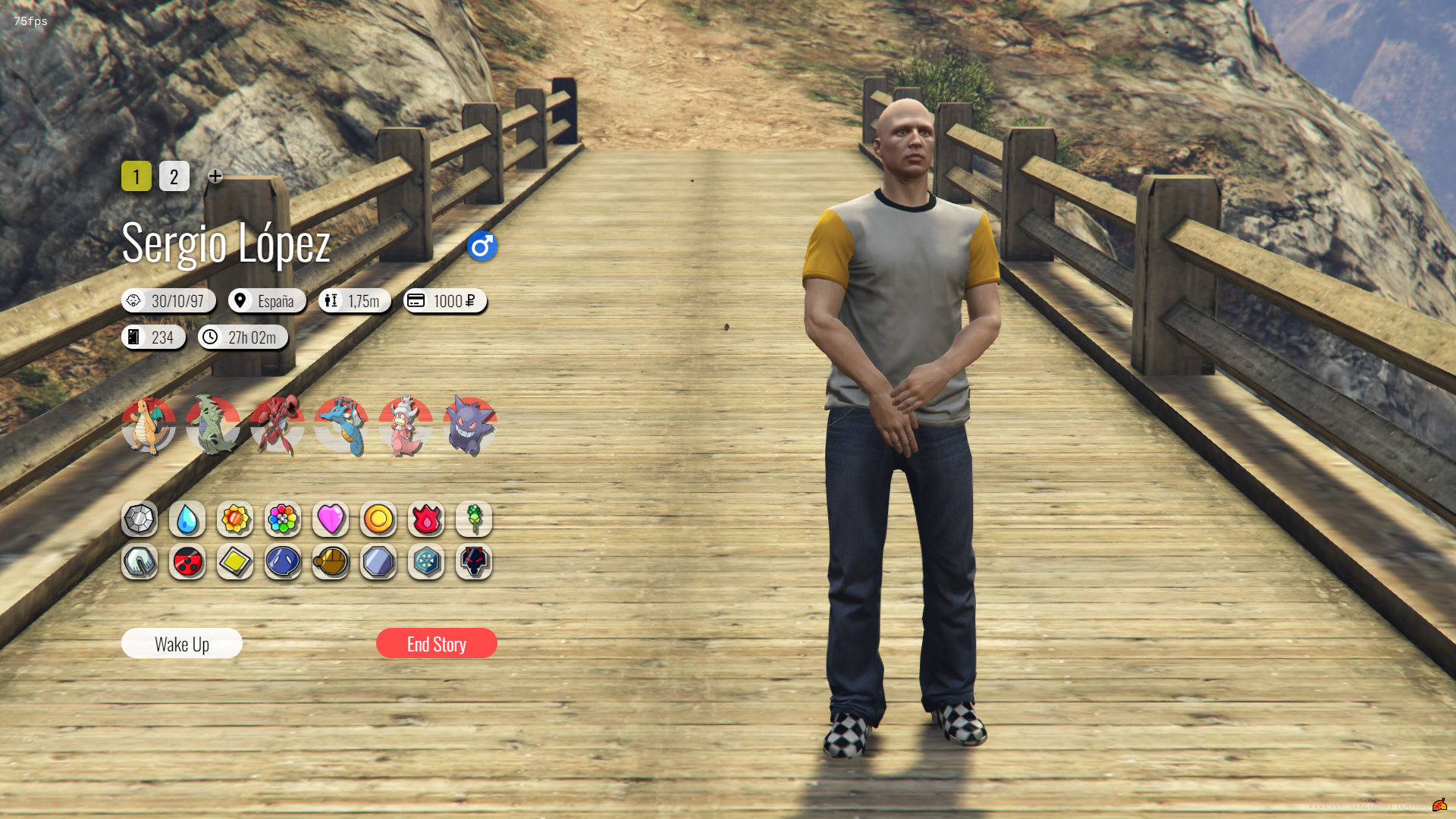
Task: Pick the Gengar party icon
Action: 470,425
